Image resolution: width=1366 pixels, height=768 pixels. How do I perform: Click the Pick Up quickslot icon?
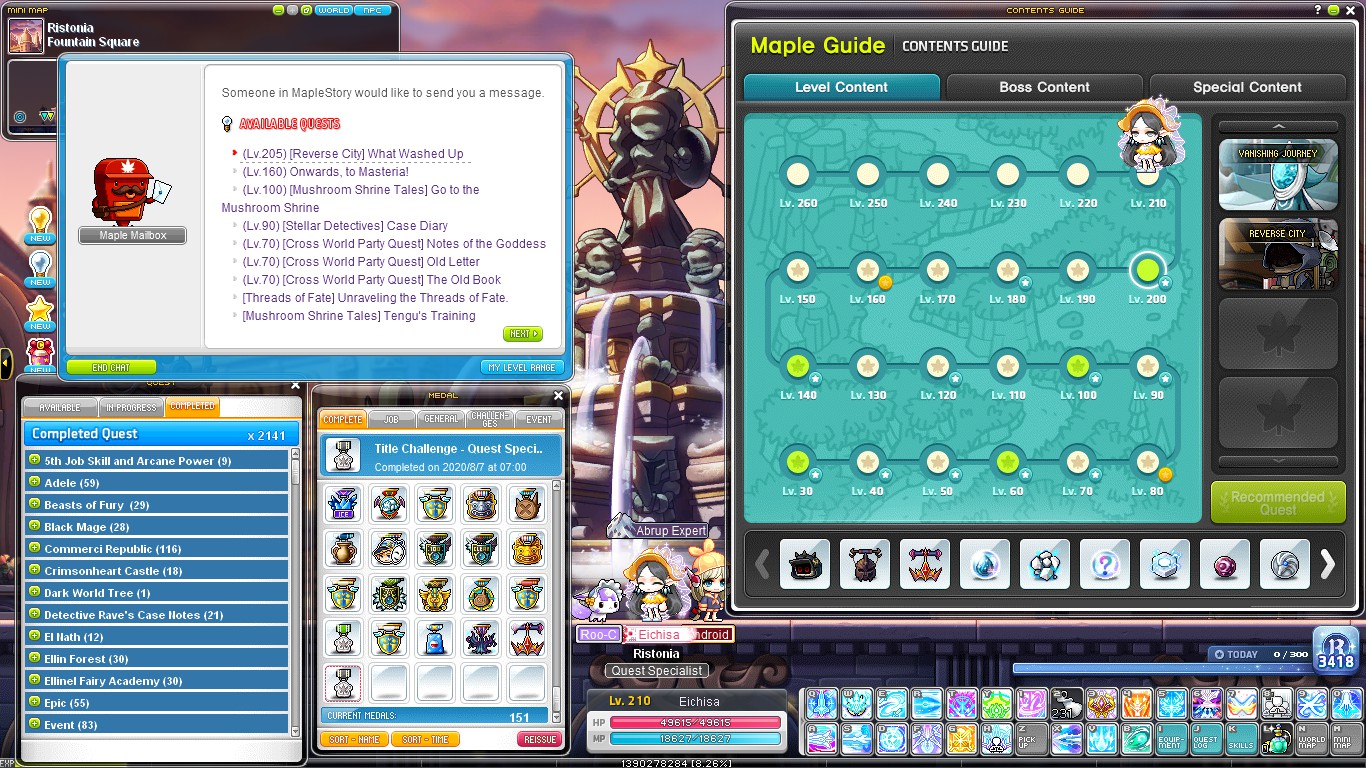tap(1029, 738)
